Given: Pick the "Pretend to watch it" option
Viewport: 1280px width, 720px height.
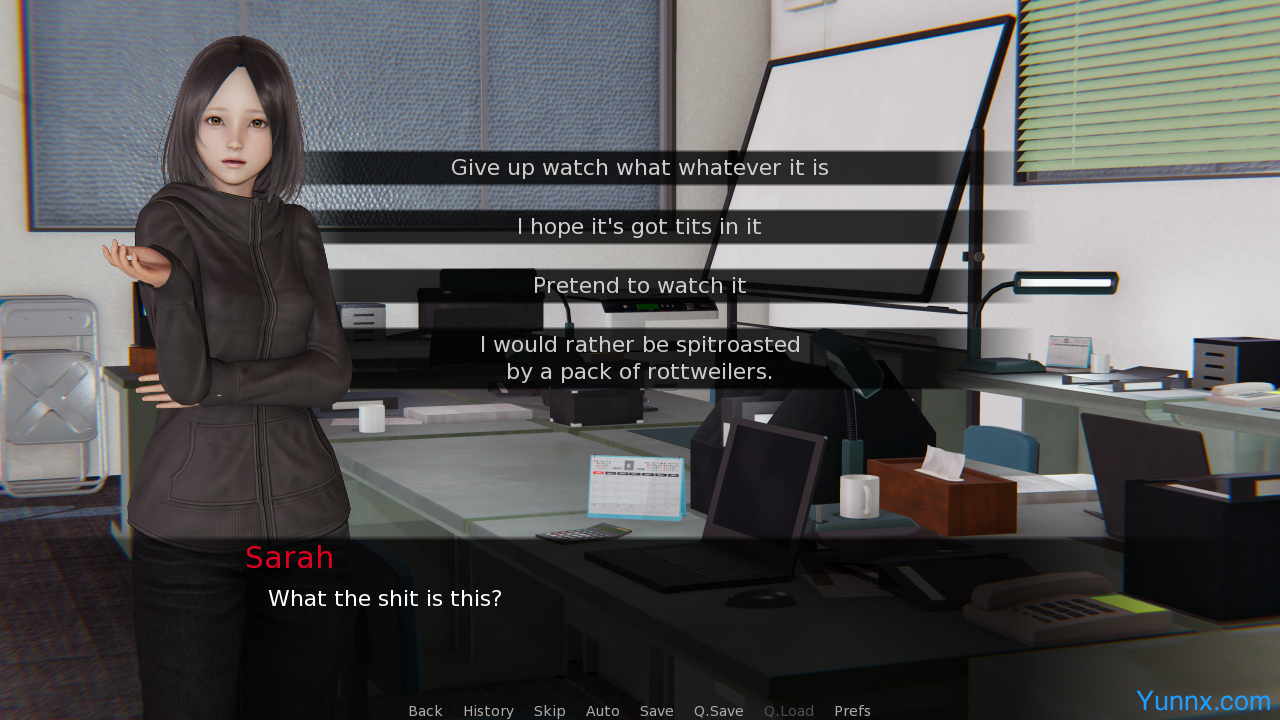Looking at the screenshot, I should click(640, 286).
